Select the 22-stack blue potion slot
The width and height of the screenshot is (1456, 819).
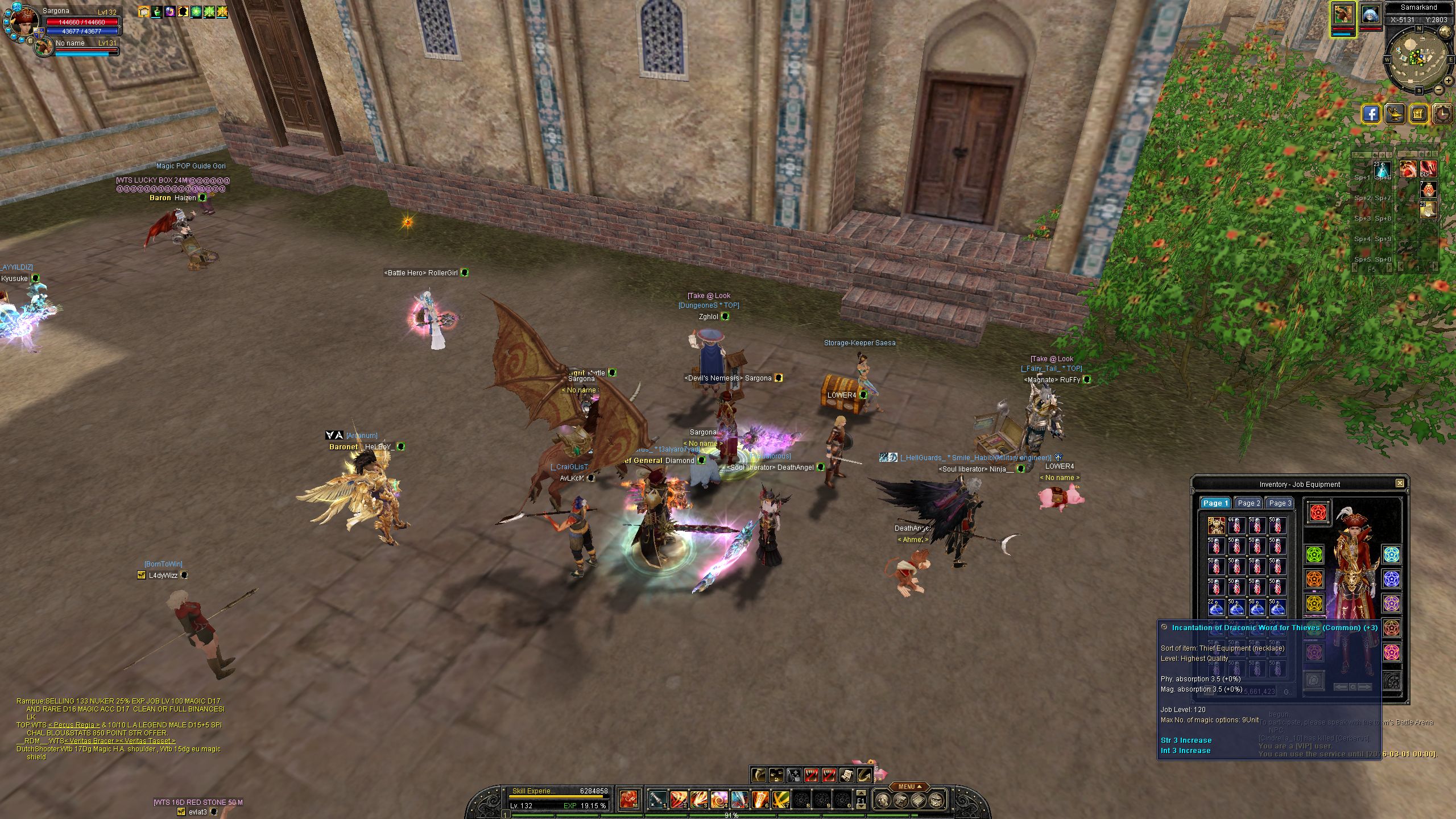point(1216,607)
